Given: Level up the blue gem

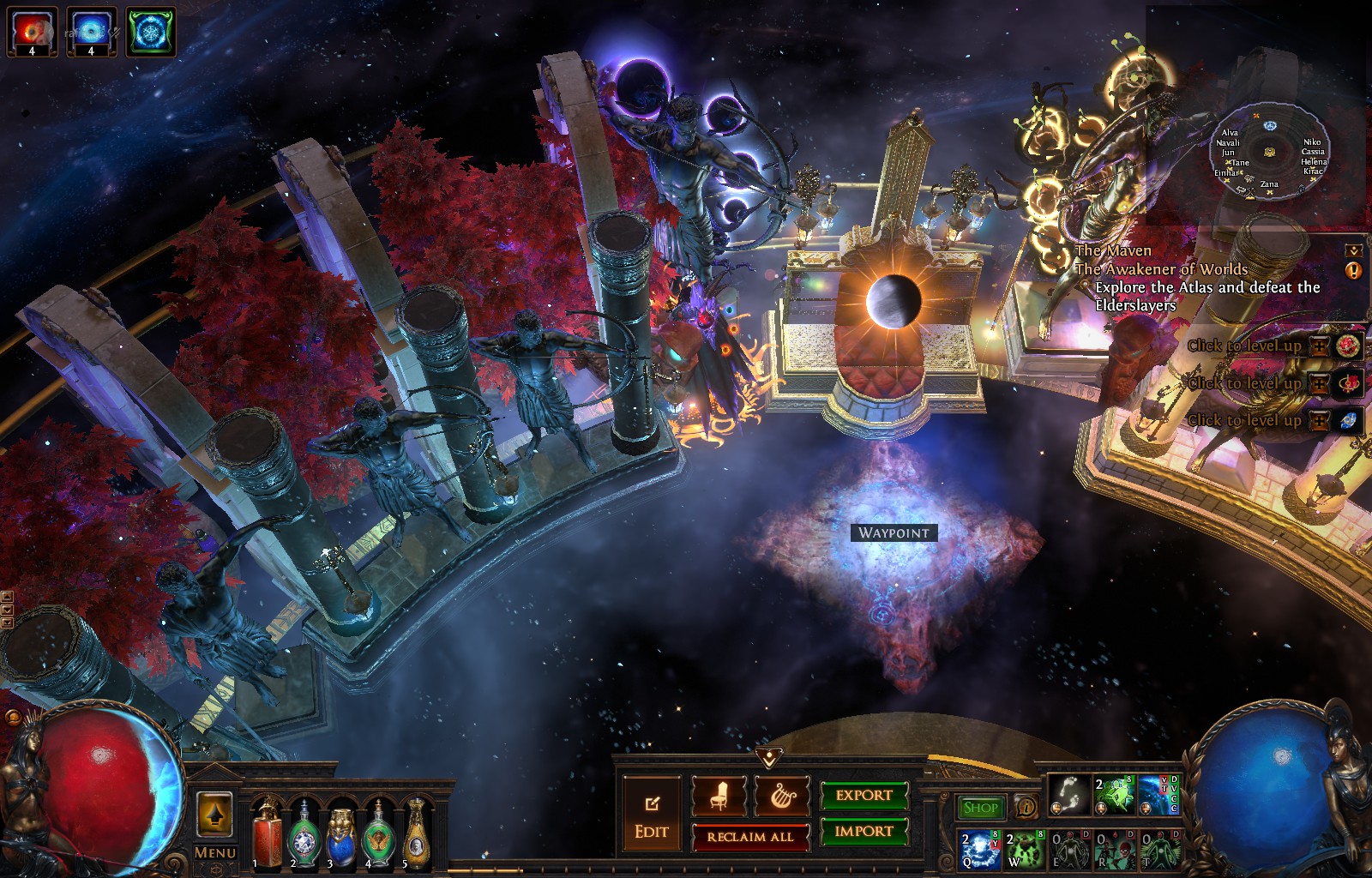Looking at the screenshot, I should coord(1349,420).
